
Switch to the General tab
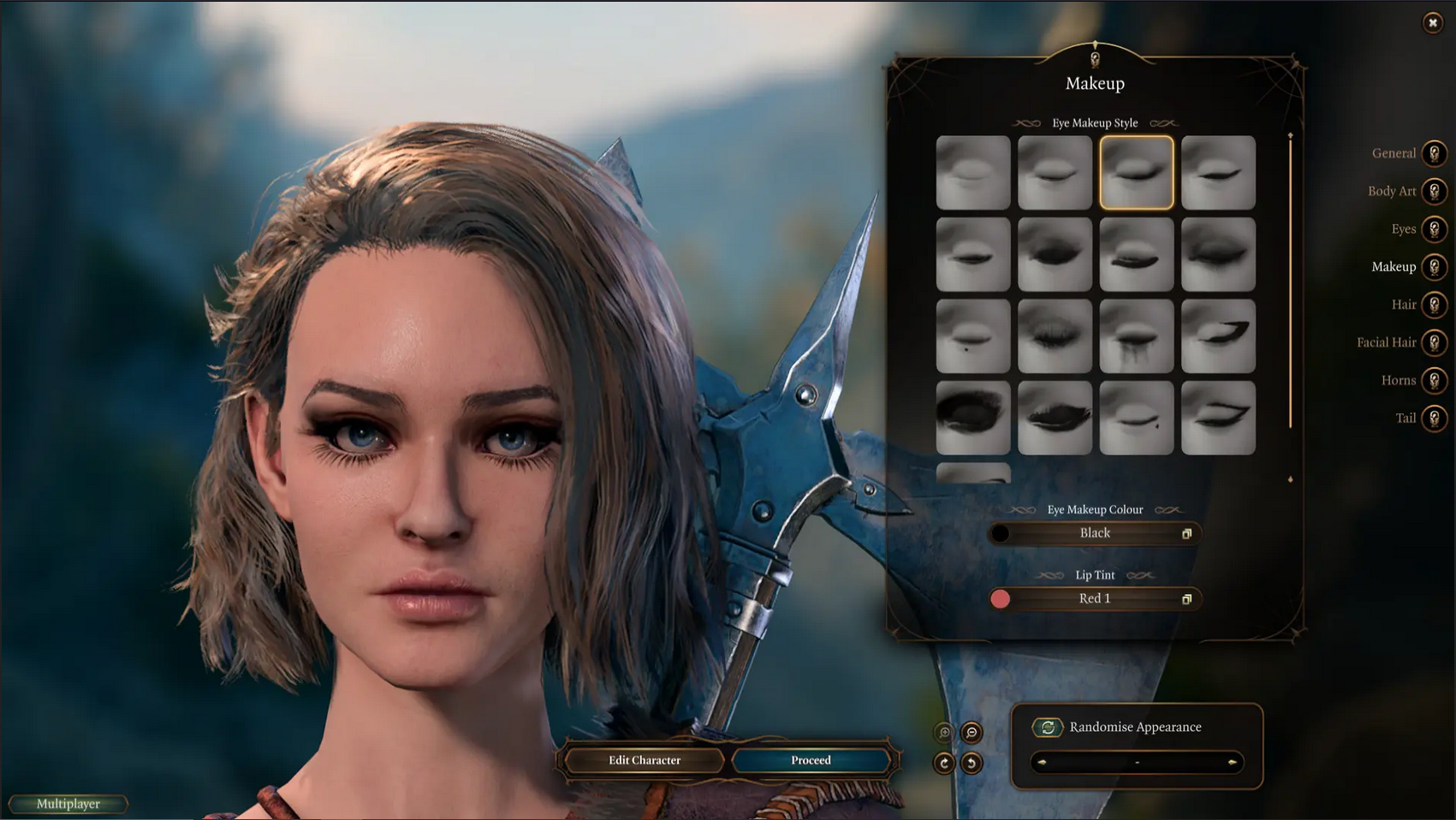pos(1434,153)
